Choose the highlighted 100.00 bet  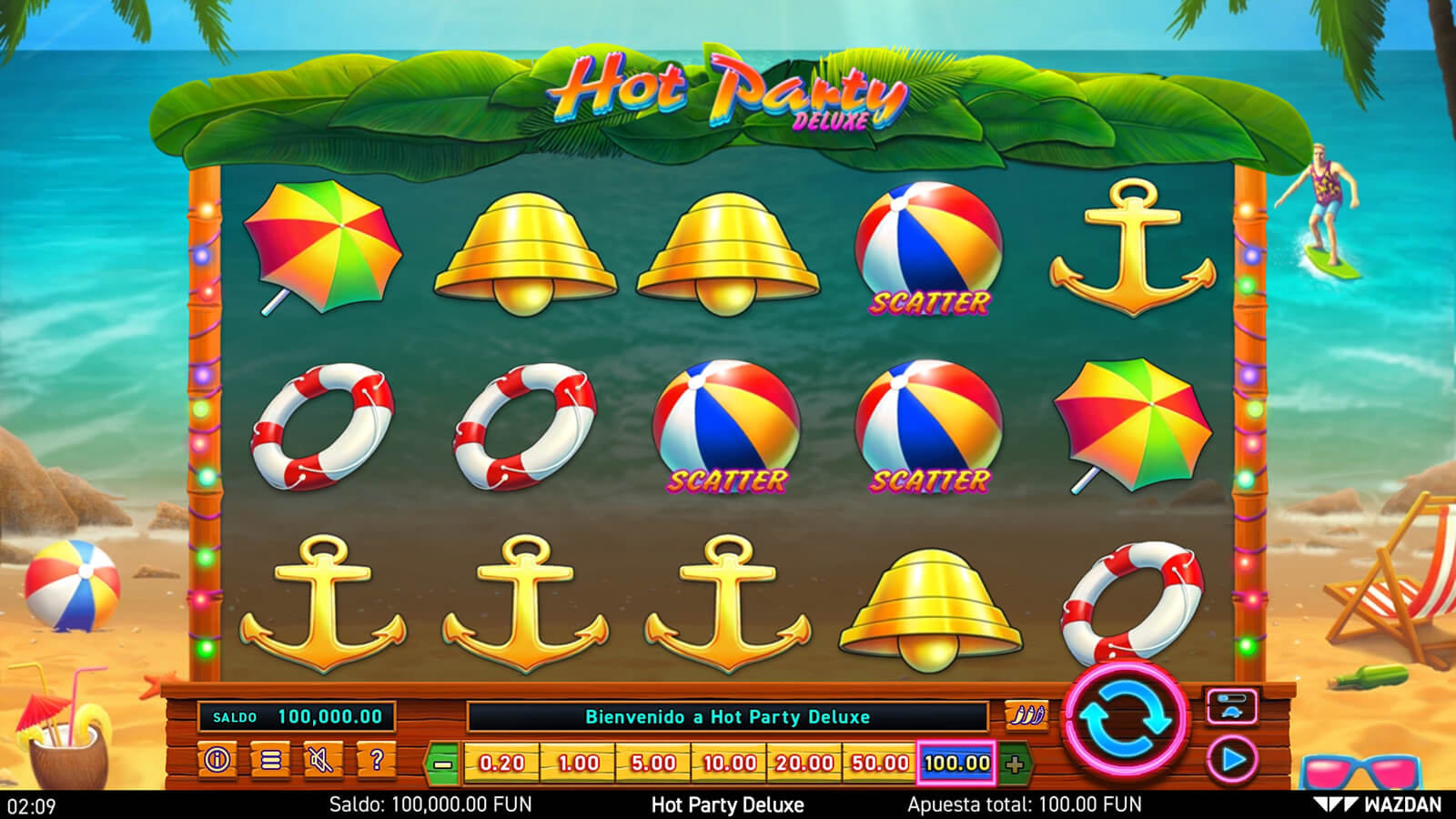click(x=956, y=763)
